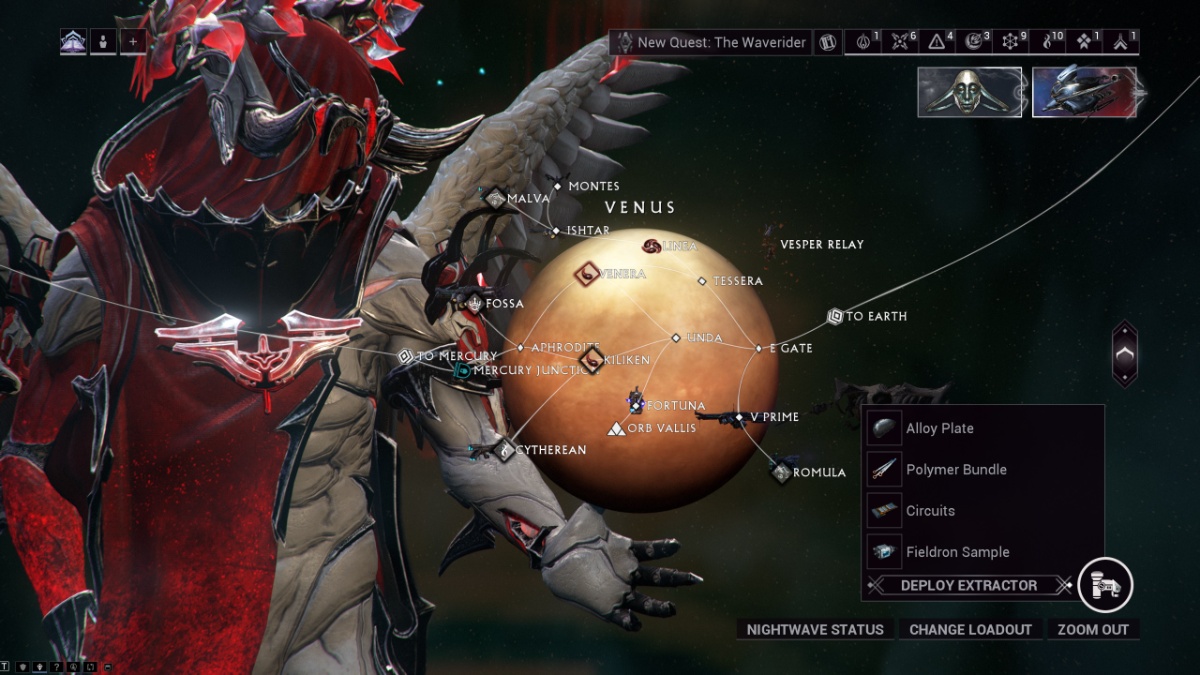Screen dimensions: 1200x675
Task: Open the New Quest: The Waverider notification
Action: [x=710, y=42]
